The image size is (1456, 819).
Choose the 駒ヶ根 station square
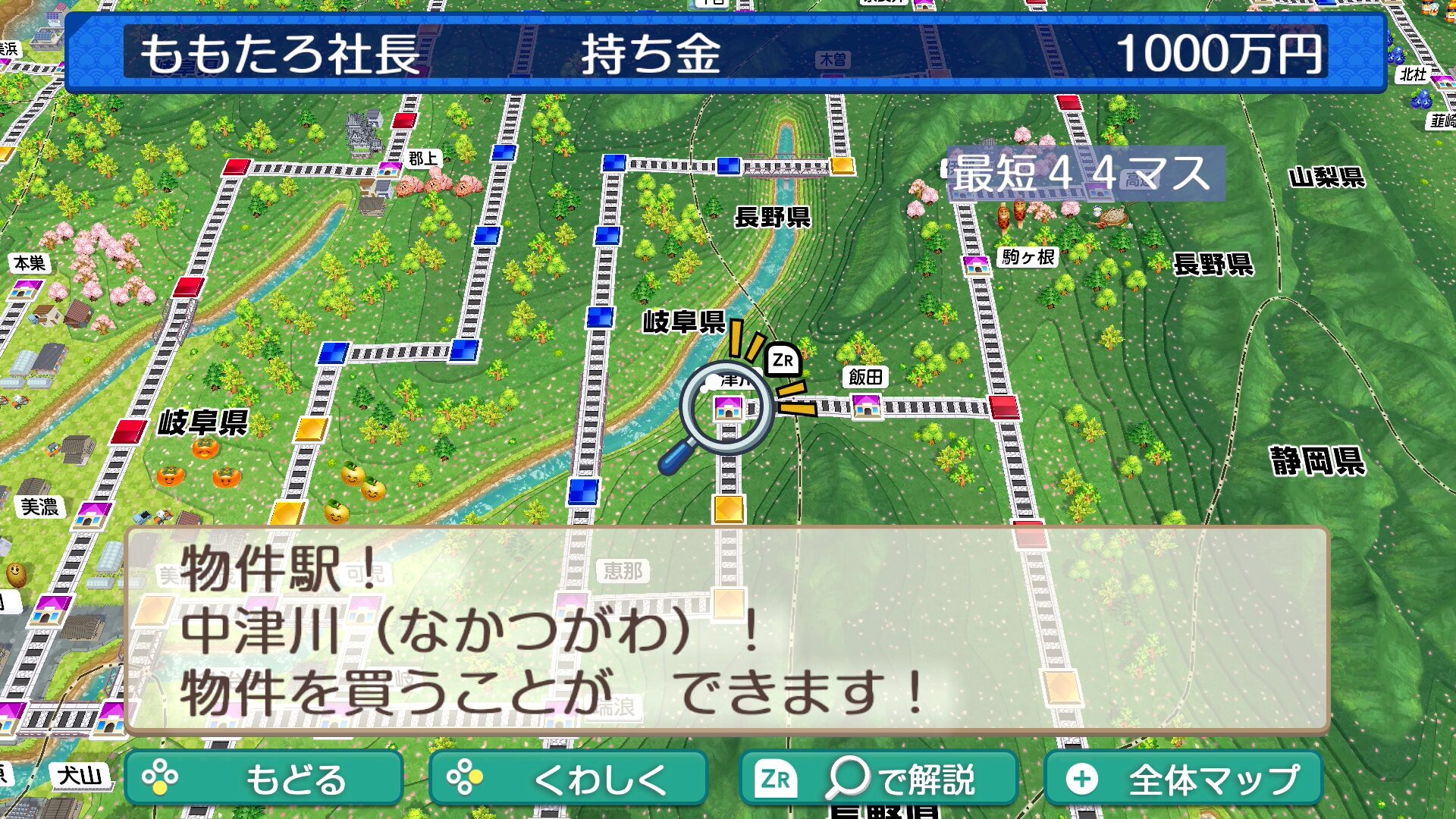(976, 265)
